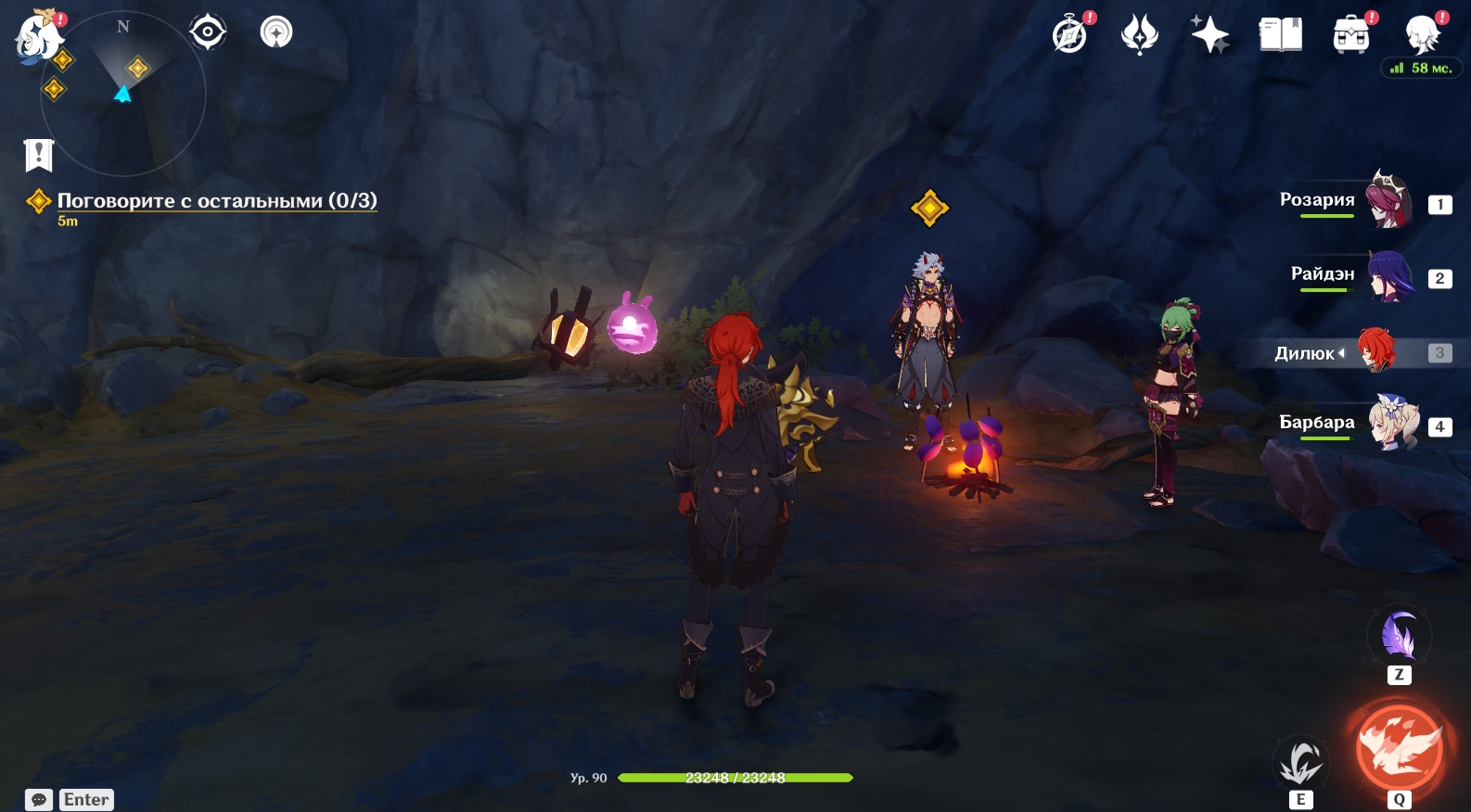Open the inventory backpack
This screenshot has width=1471, height=812.
(1351, 35)
